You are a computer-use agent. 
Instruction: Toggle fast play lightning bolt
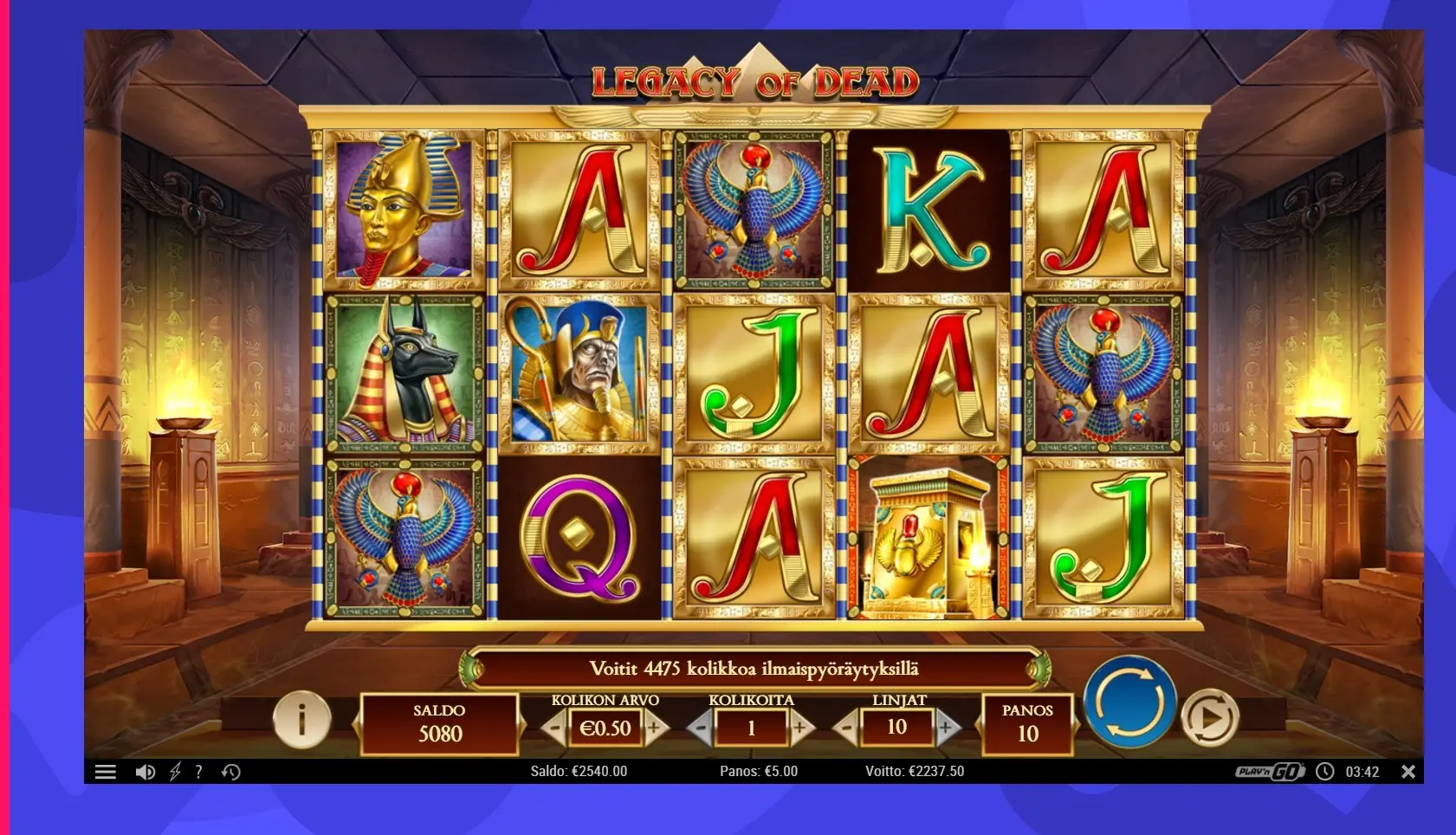(175, 772)
